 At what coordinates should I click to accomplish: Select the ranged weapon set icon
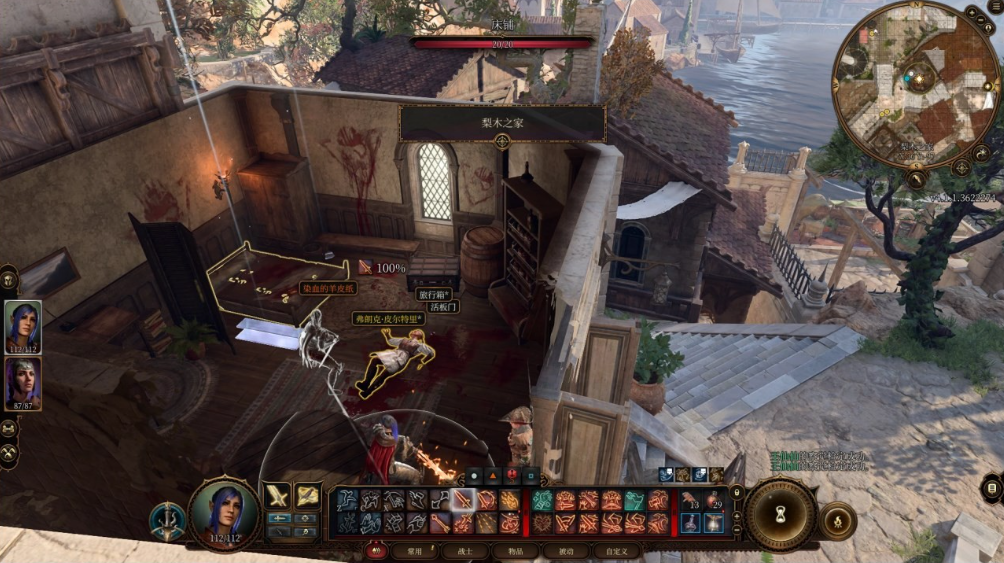tap(306, 496)
